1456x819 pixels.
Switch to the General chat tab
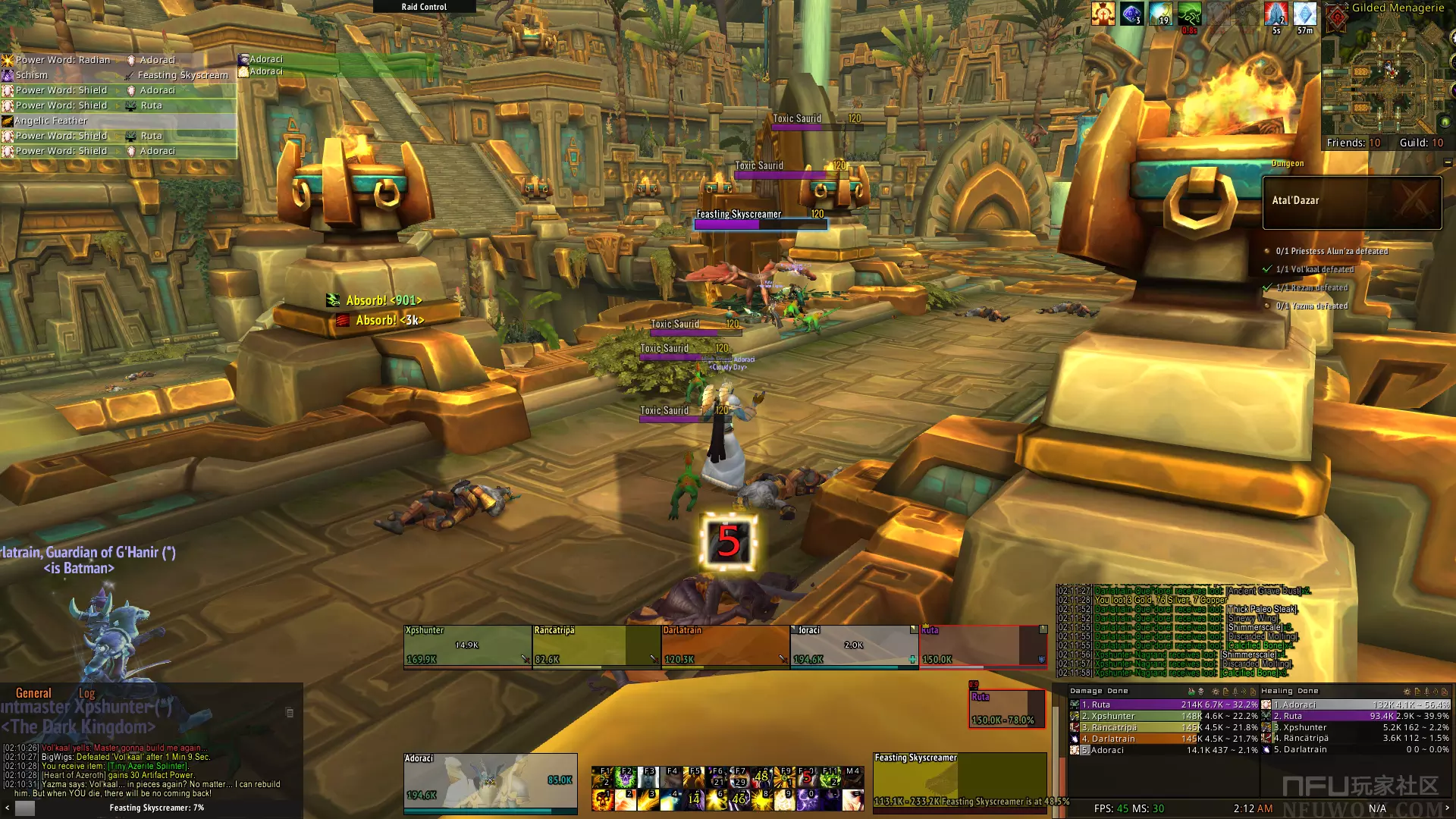(x=34, y=693)
